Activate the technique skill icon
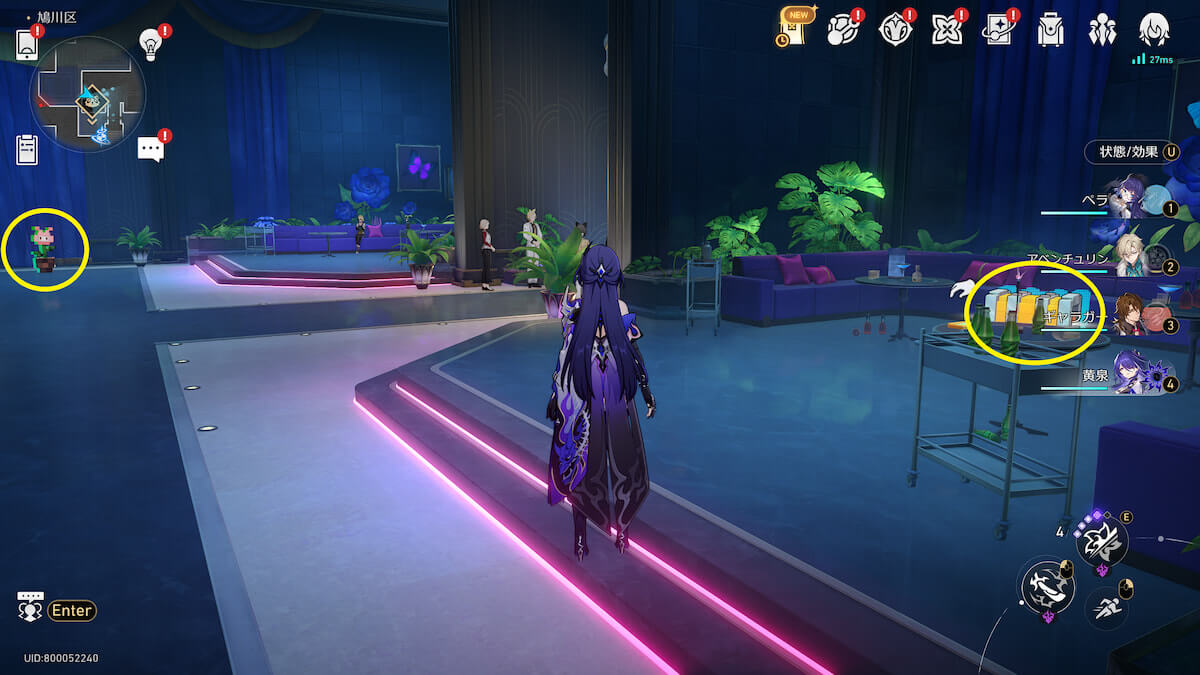Image resolution: width=1200 pixels, height=675 pixels. click(1101, 542)
